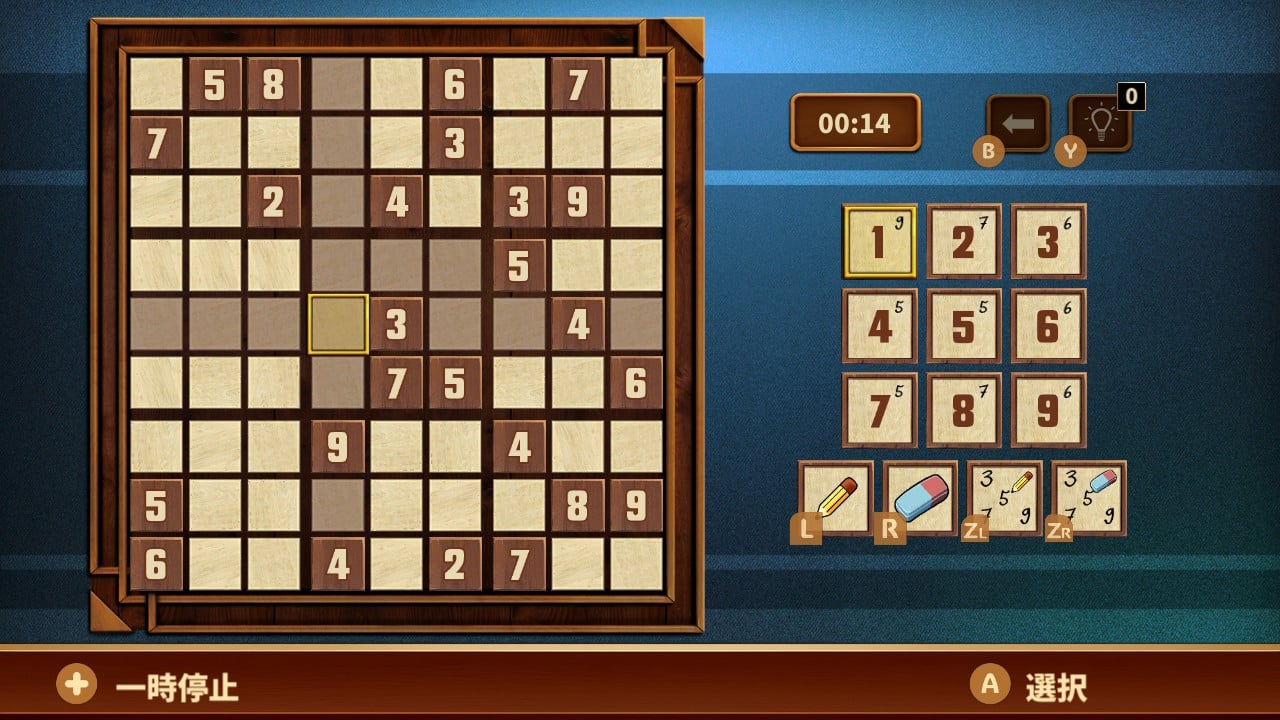The image size is (1280, 720).
Task: Toggle eraser mode with R
Action: tap(891, 523)
